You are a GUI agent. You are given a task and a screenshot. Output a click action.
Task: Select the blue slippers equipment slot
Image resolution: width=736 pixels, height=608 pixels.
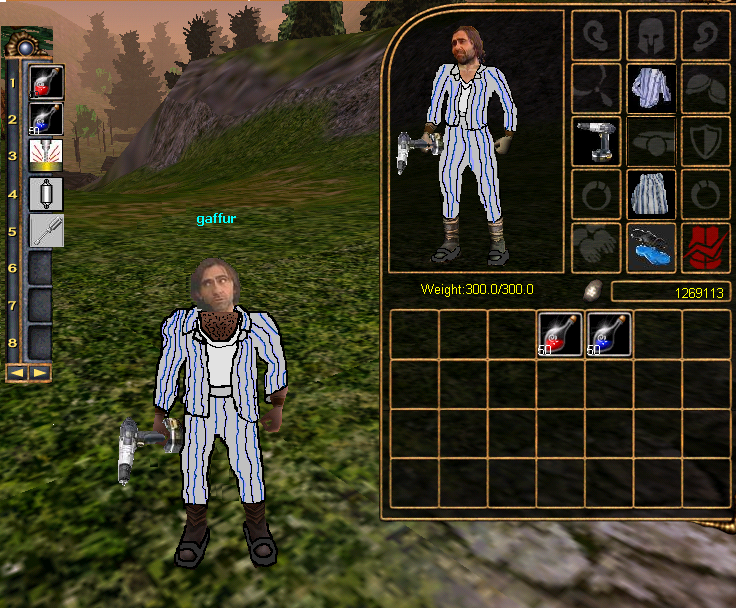tap(651, 246)
